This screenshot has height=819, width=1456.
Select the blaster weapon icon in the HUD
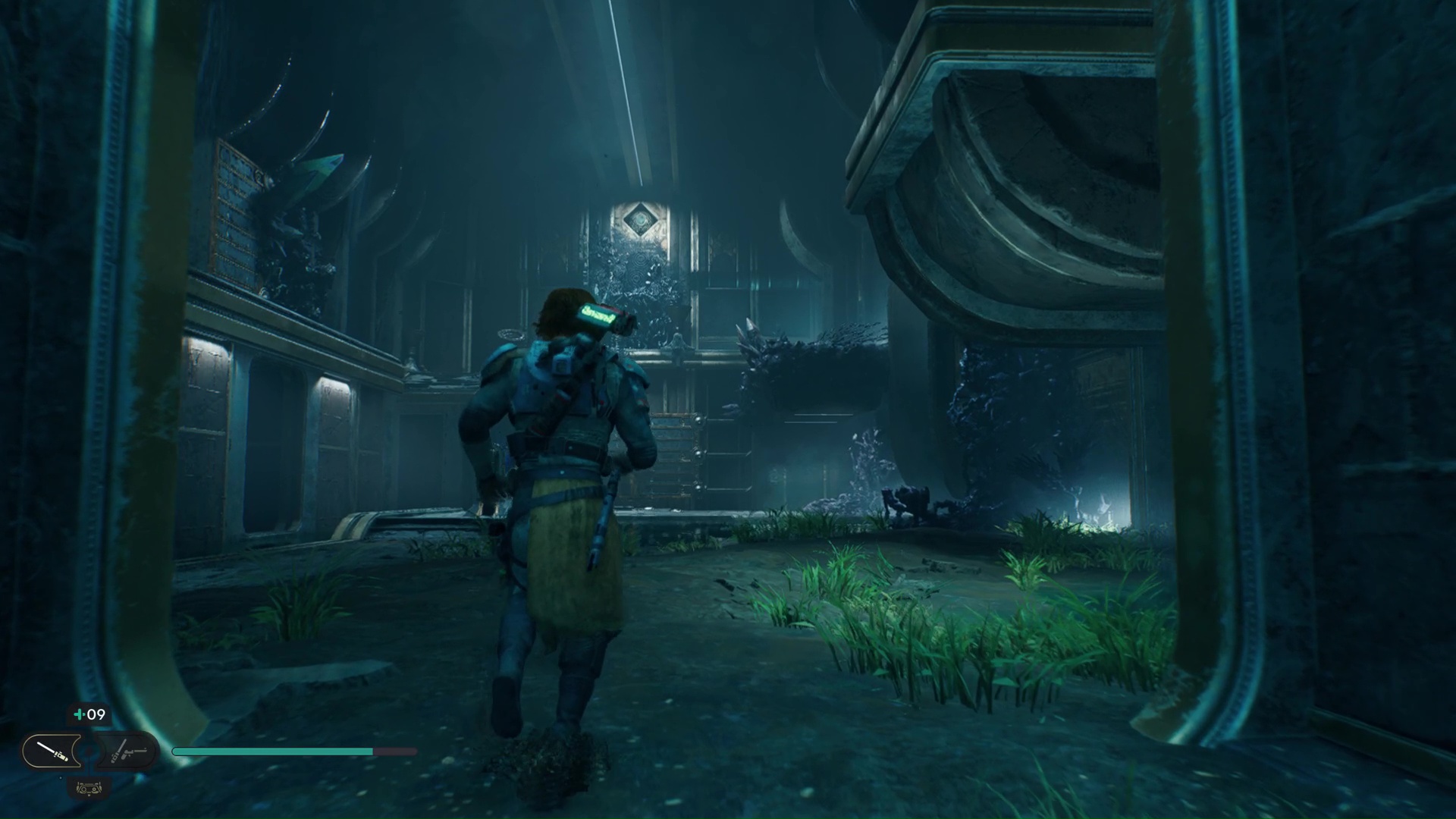(x=125, y=751)
